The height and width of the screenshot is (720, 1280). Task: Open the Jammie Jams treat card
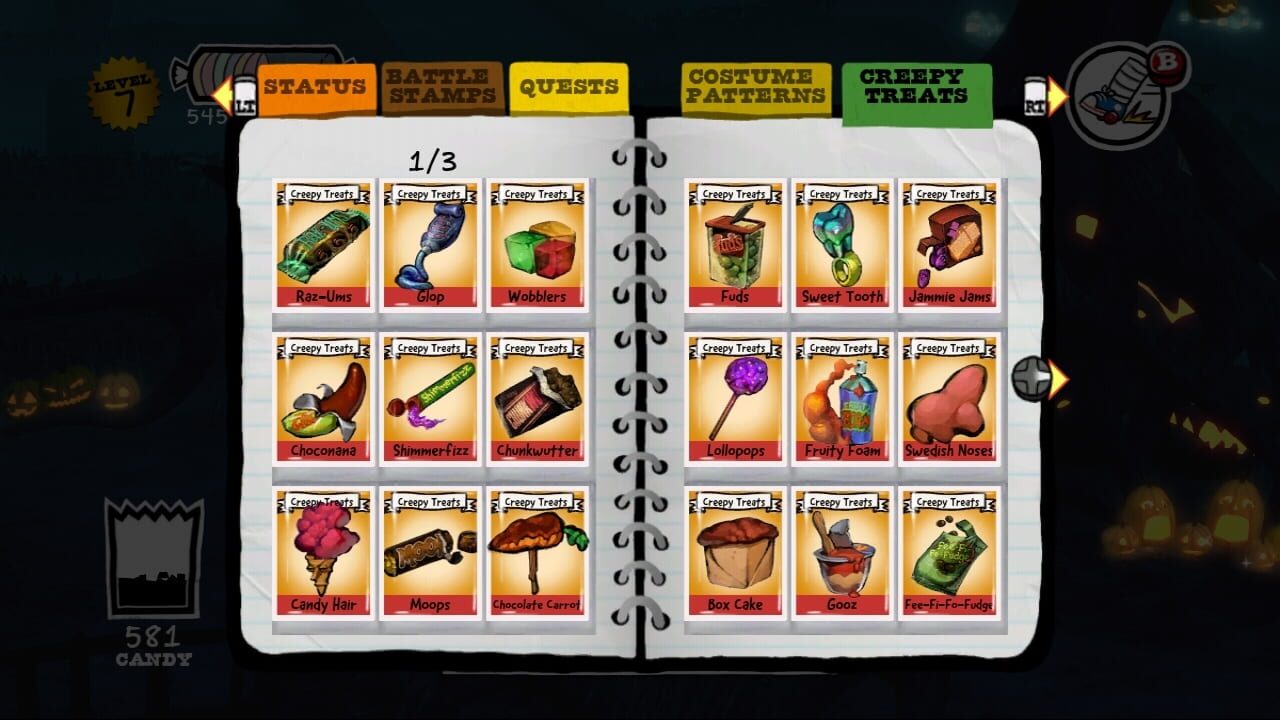pos(946,247)
